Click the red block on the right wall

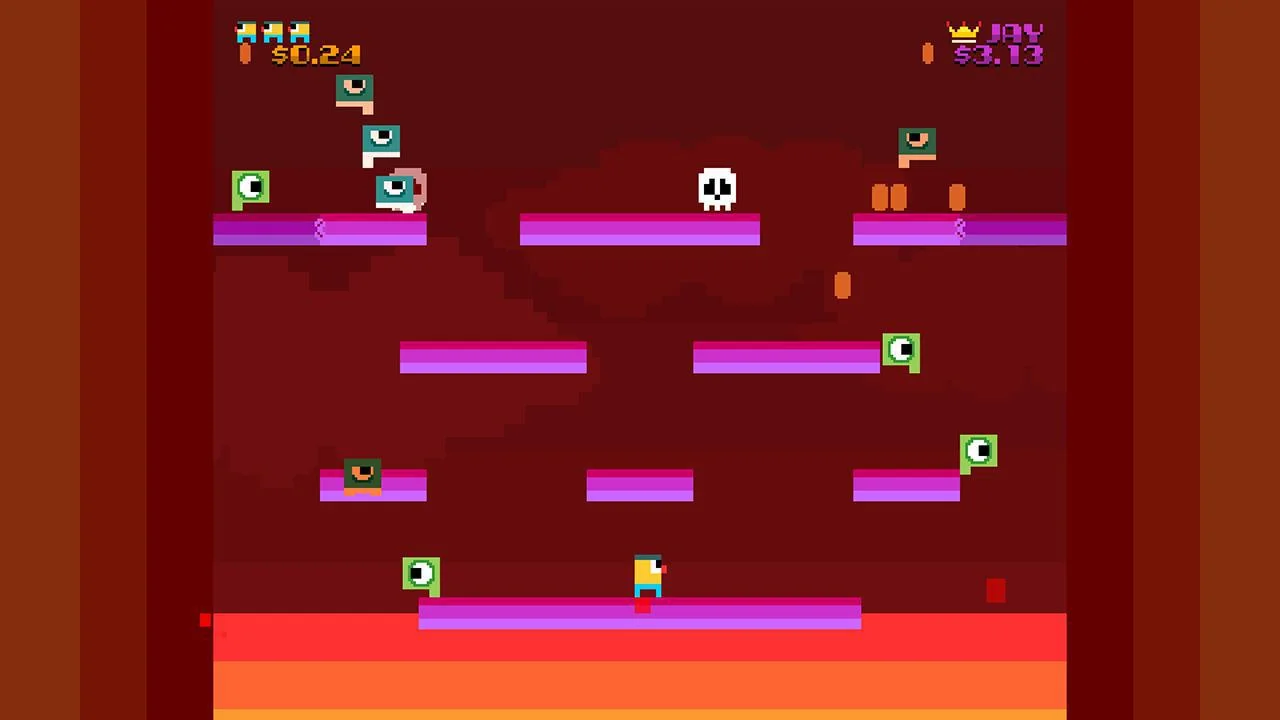(996, 591)
